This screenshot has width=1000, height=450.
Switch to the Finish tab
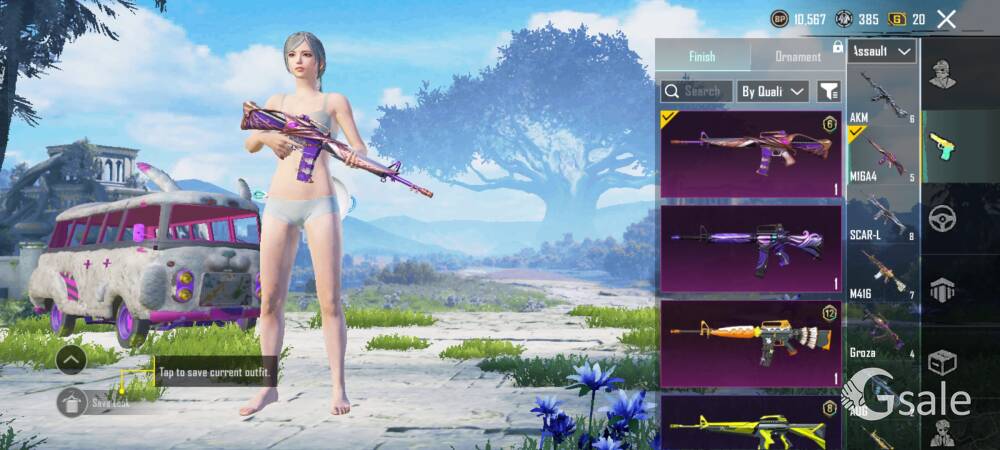click(702, 56)
